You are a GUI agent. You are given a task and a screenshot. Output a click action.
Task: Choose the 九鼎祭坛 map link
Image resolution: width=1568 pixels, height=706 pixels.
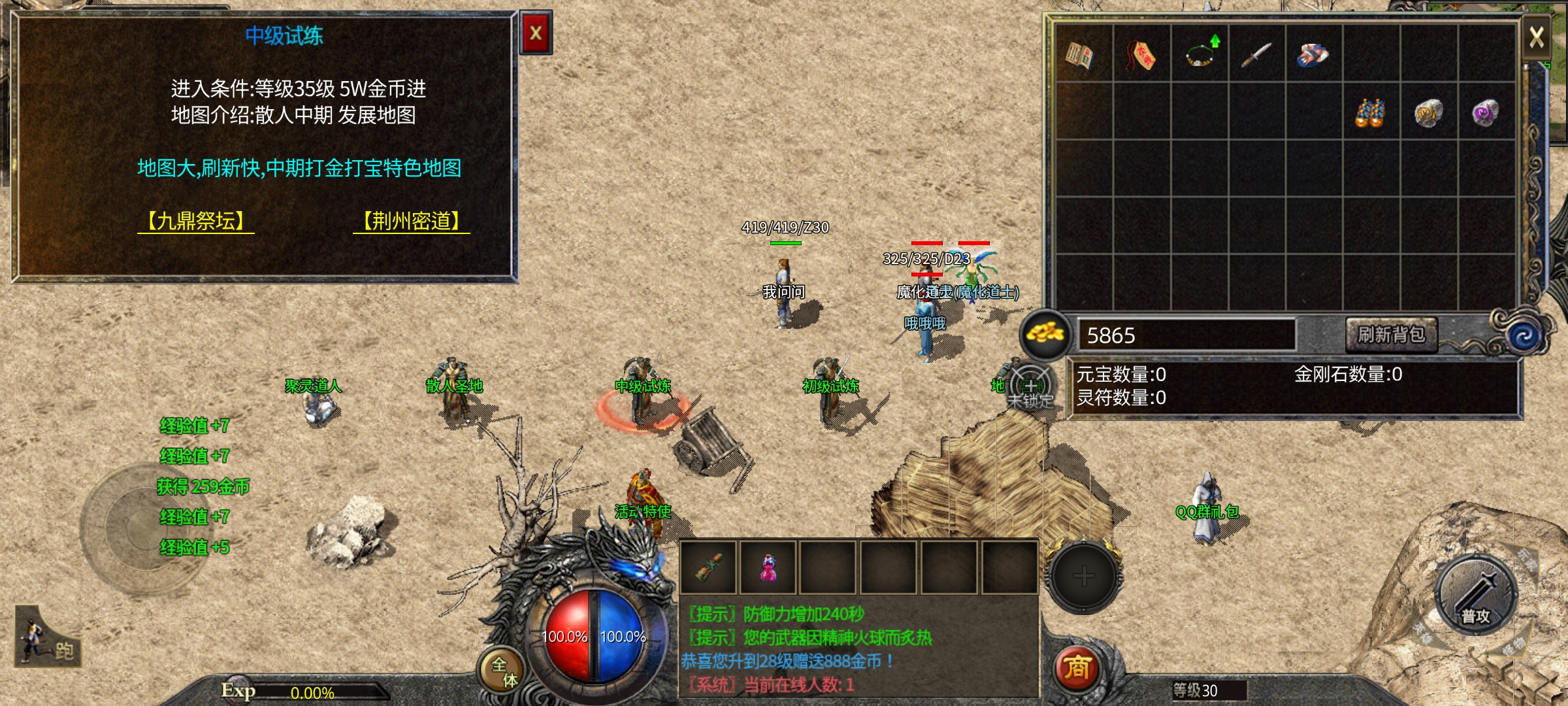(196, 221)
